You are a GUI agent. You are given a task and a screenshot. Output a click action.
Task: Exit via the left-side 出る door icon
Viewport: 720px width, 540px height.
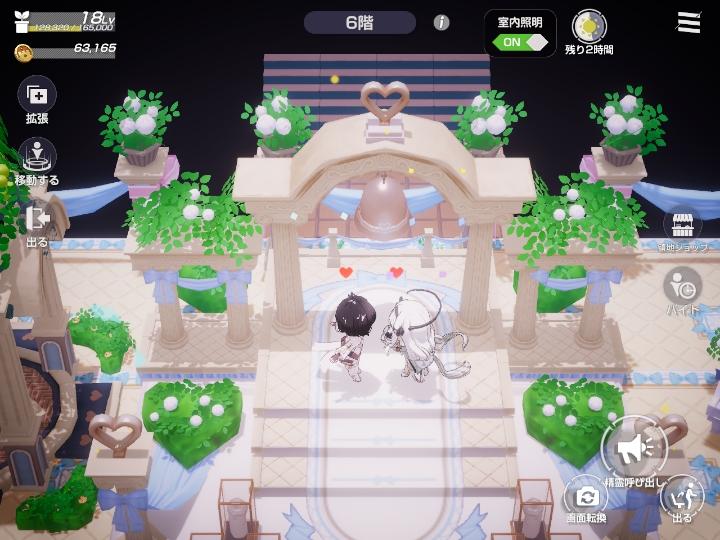coord(38,218)
